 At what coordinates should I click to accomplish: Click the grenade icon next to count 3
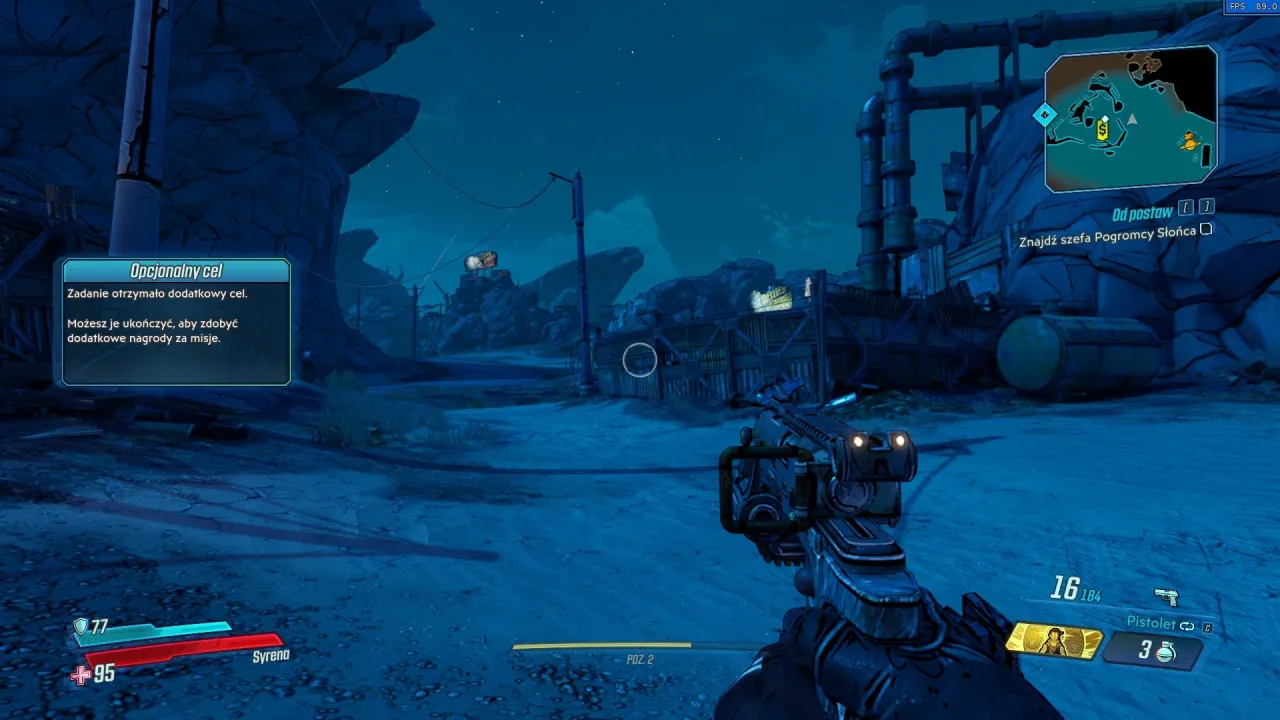tap(1167, 650)
